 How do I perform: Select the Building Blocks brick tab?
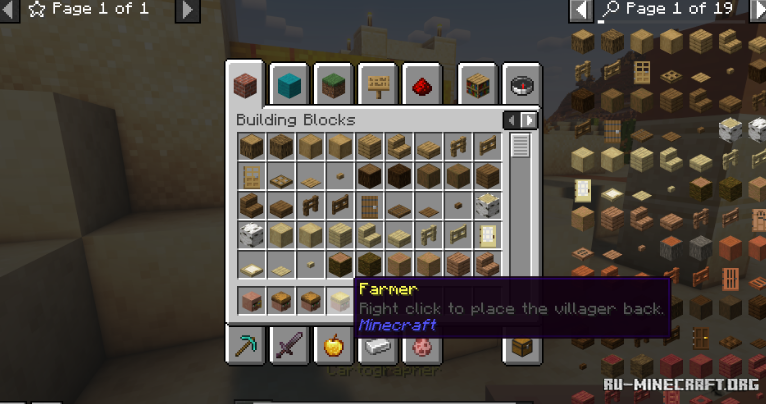point(246,84)
